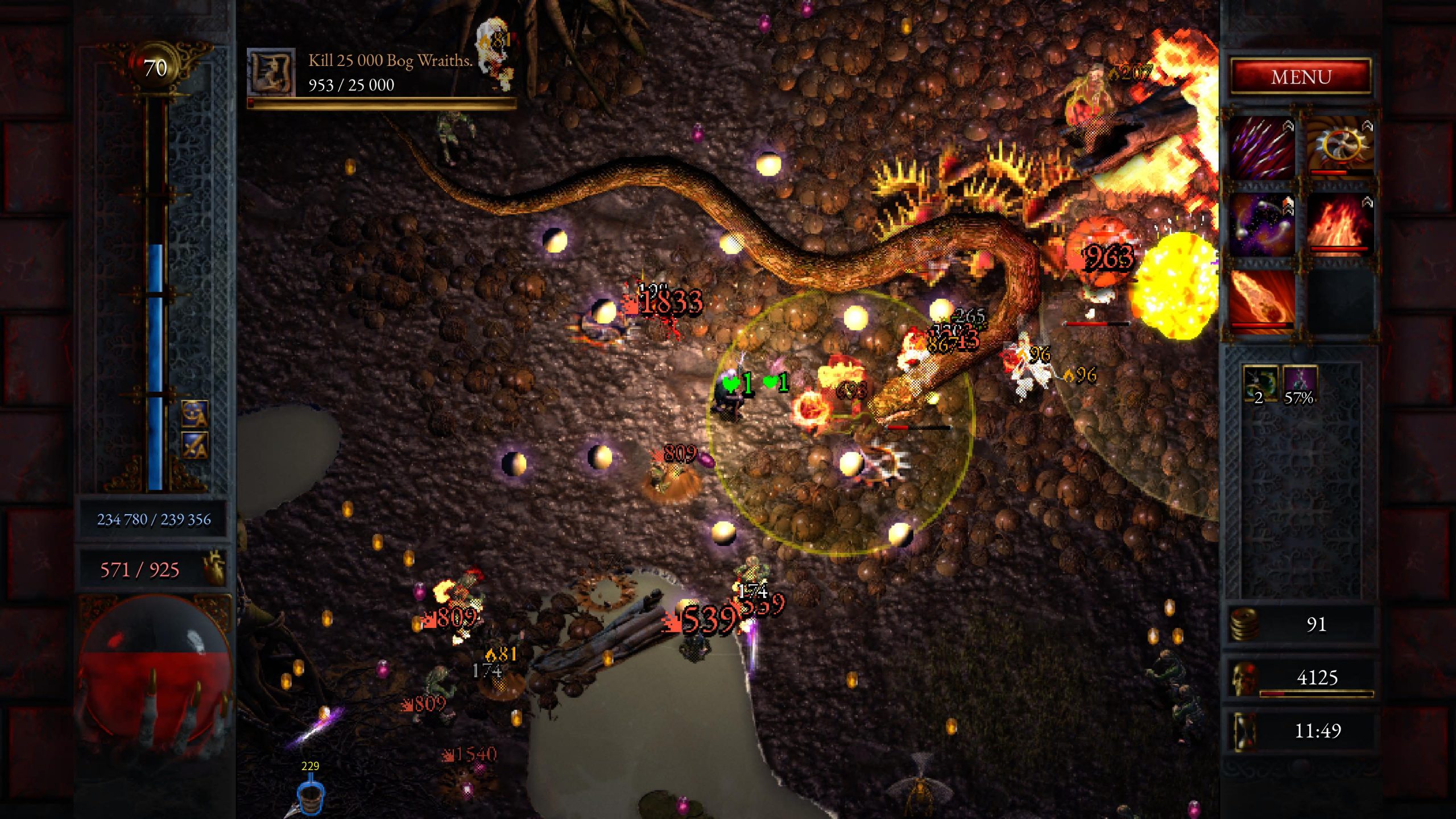
Task: Toggle the auto-aim crosshair button
Action: (195, 413)
